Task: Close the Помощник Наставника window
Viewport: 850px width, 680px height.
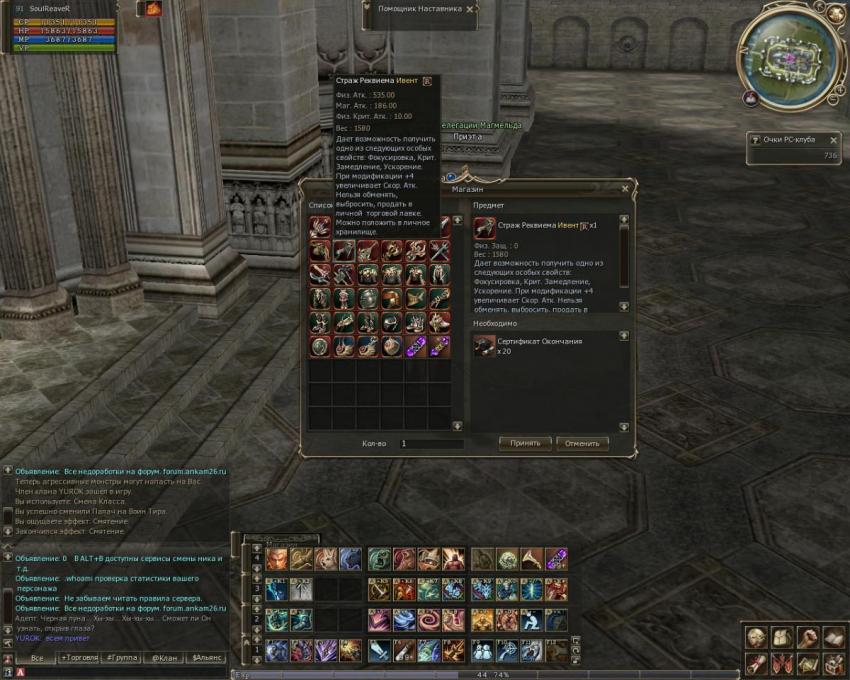Action: click(471, 9)
